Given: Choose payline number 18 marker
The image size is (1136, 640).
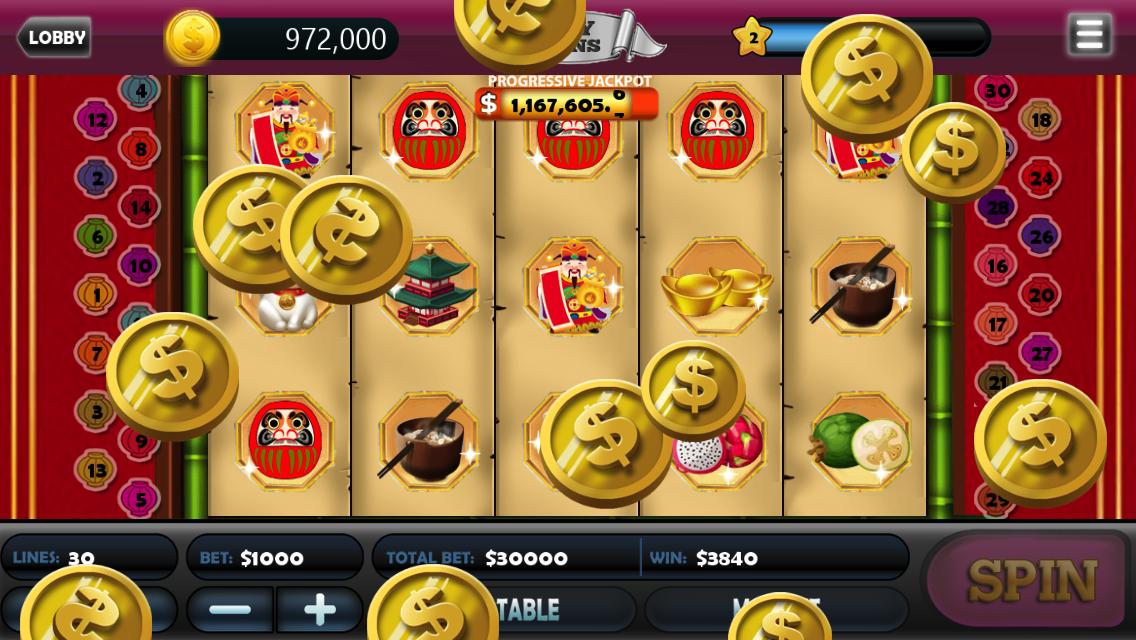Looking at the screenshot, I should (1040, 120).
